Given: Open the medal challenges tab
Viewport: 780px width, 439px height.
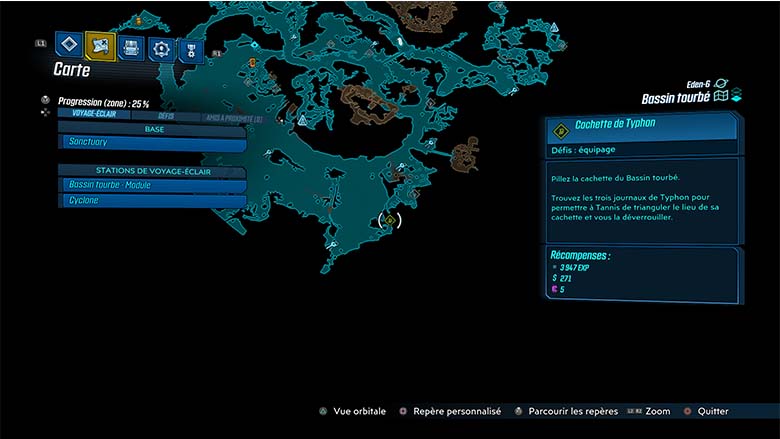Looking at the screenshot, I should (190, 49).
